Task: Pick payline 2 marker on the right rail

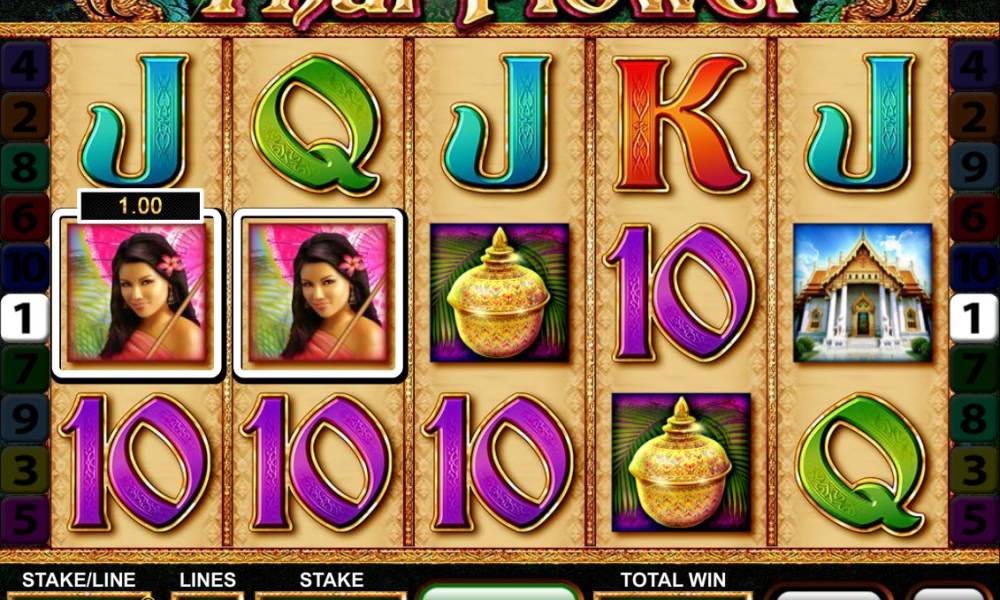Action: coord(974,117)
